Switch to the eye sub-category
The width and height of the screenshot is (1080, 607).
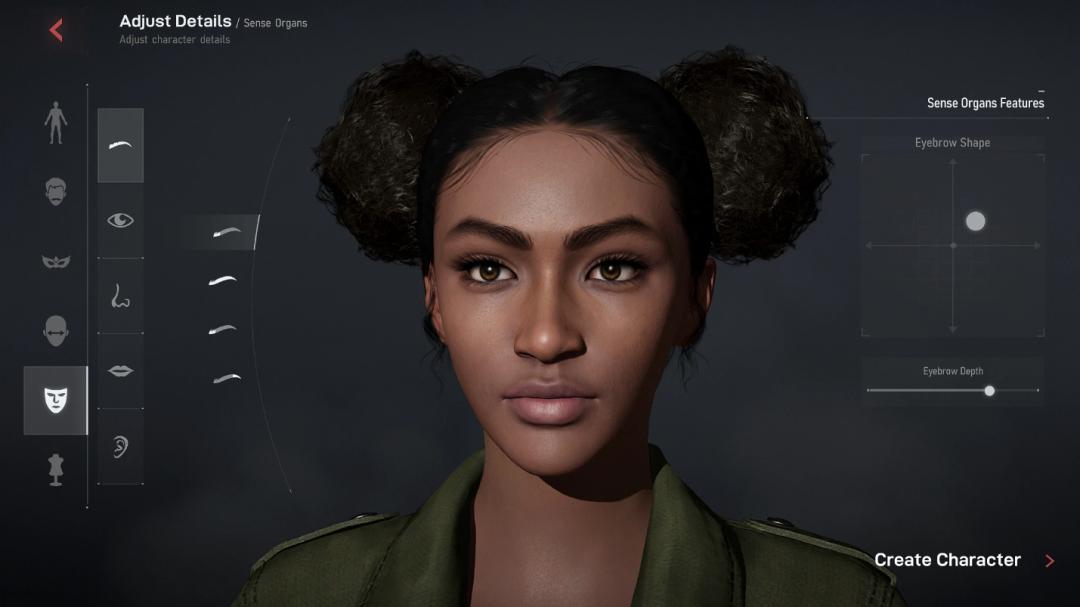(x=120, y=221)
